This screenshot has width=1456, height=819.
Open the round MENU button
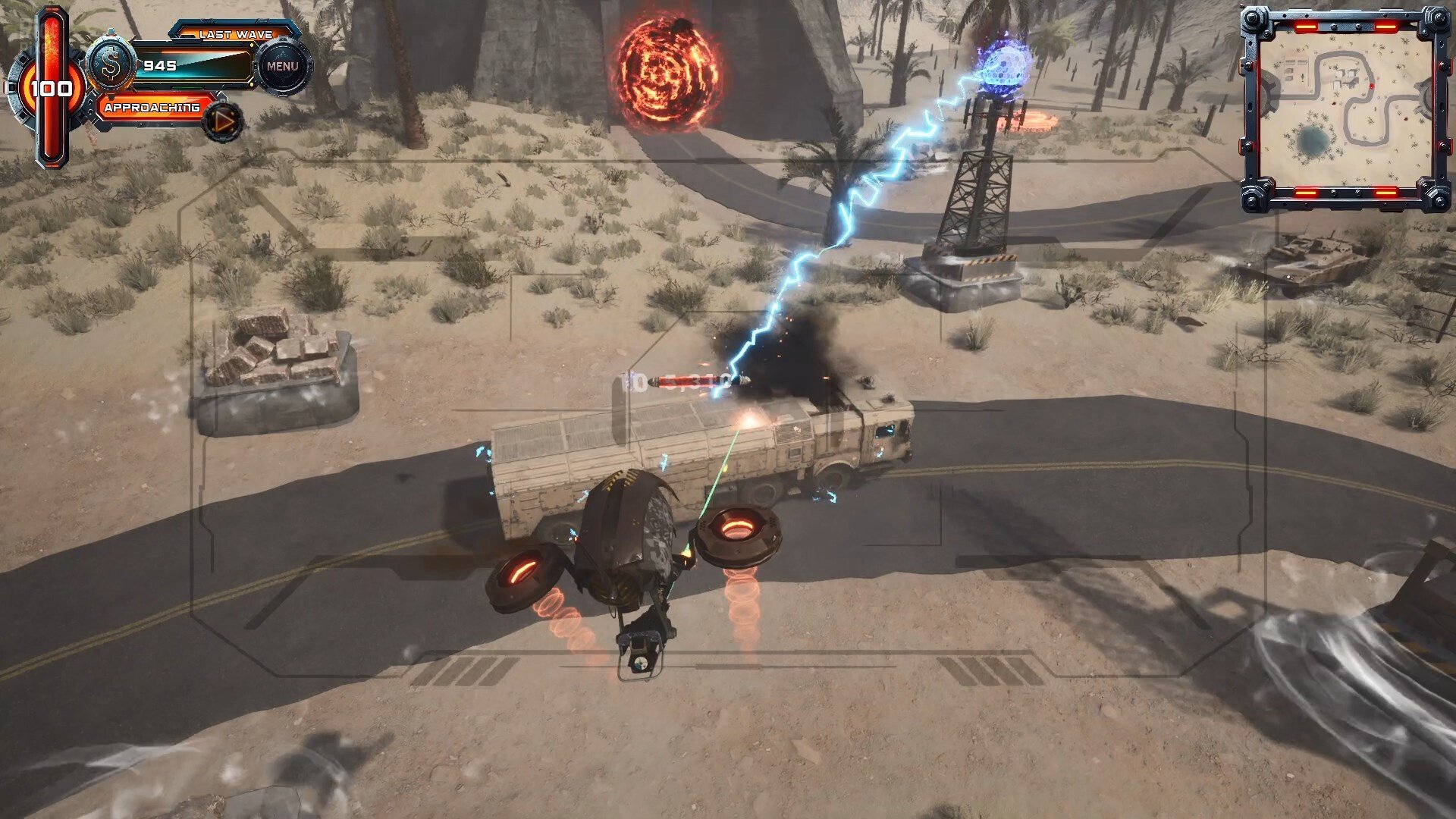(x=282, y=67)
